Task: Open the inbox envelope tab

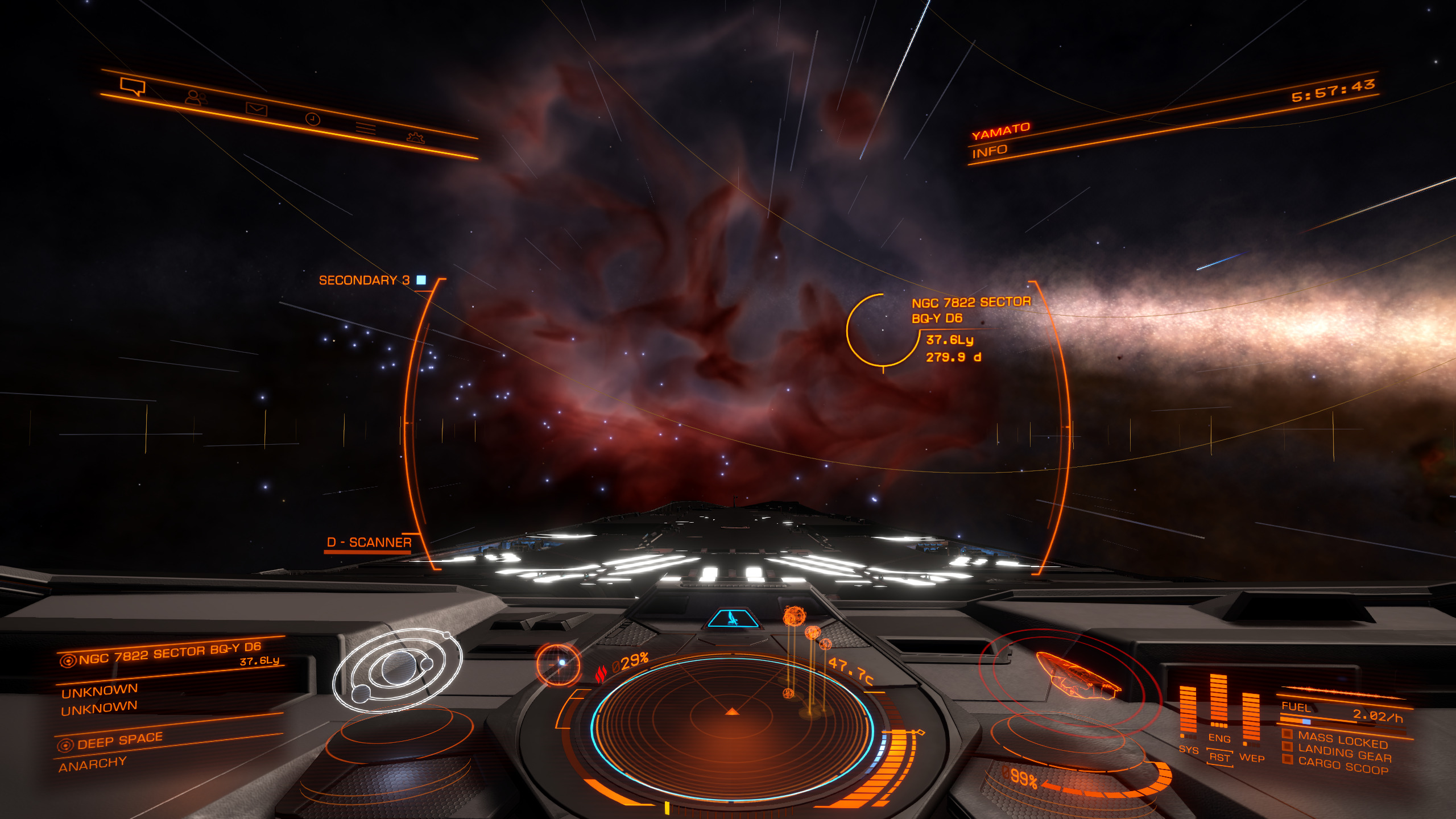Action: click(256, 108)
